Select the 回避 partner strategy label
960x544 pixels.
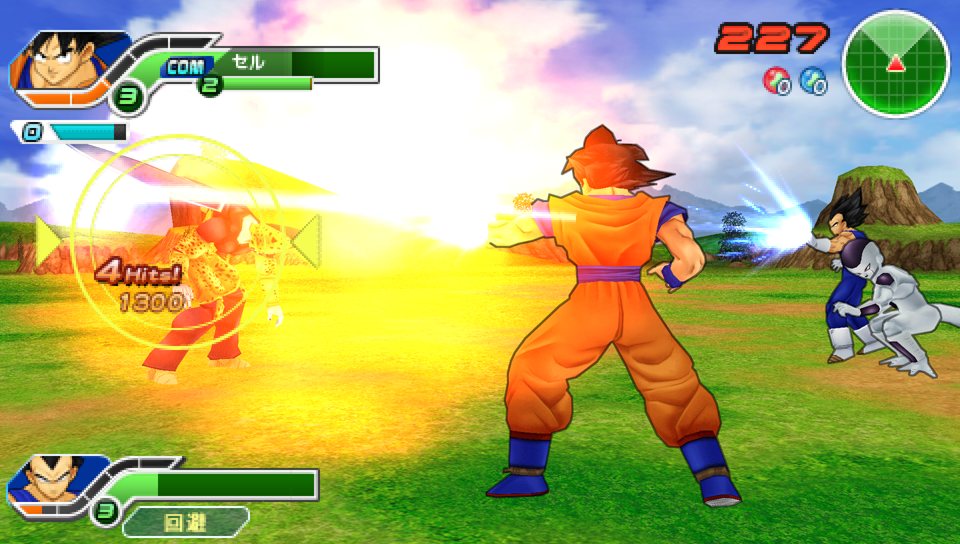[x=185, y=521]
